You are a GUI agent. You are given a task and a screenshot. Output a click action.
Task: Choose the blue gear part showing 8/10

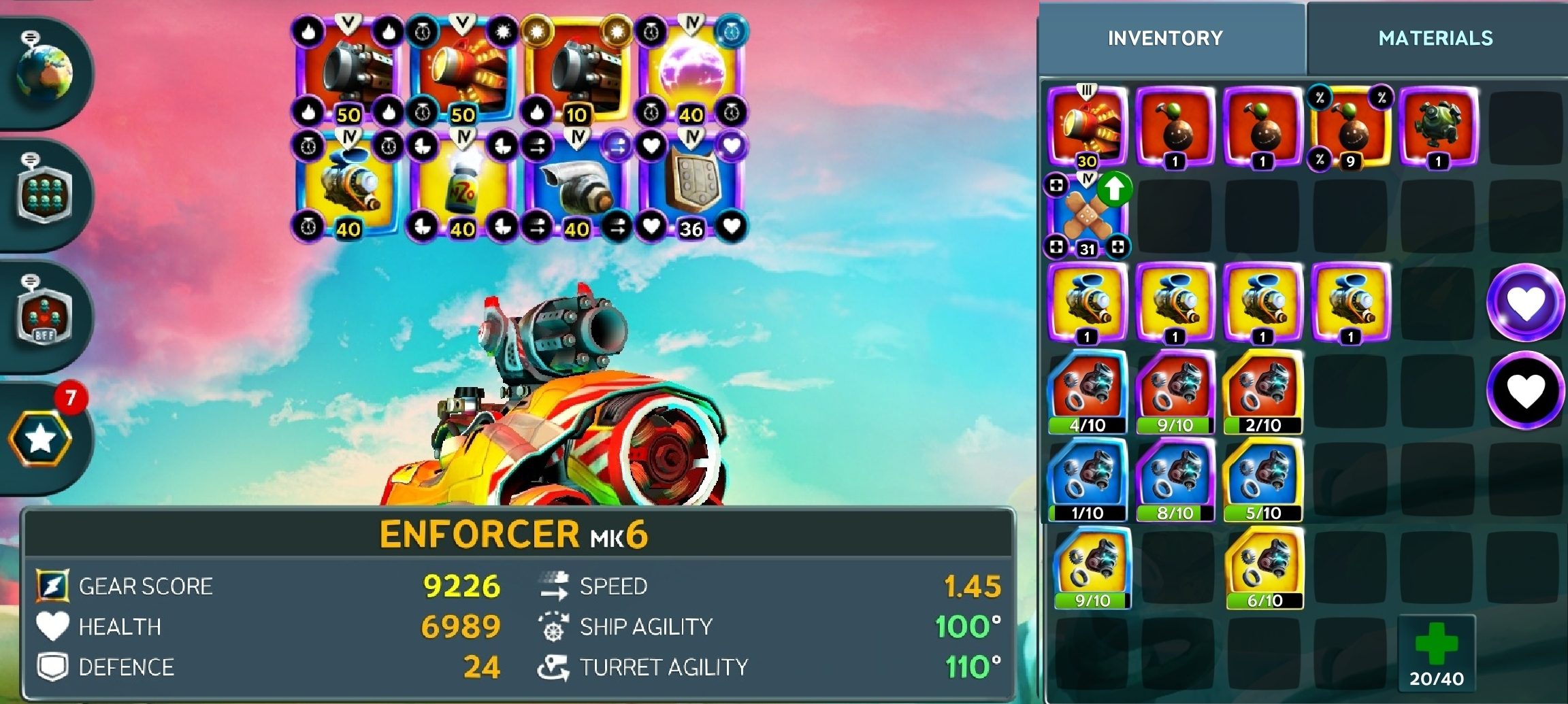click(x=1175, y=479)
